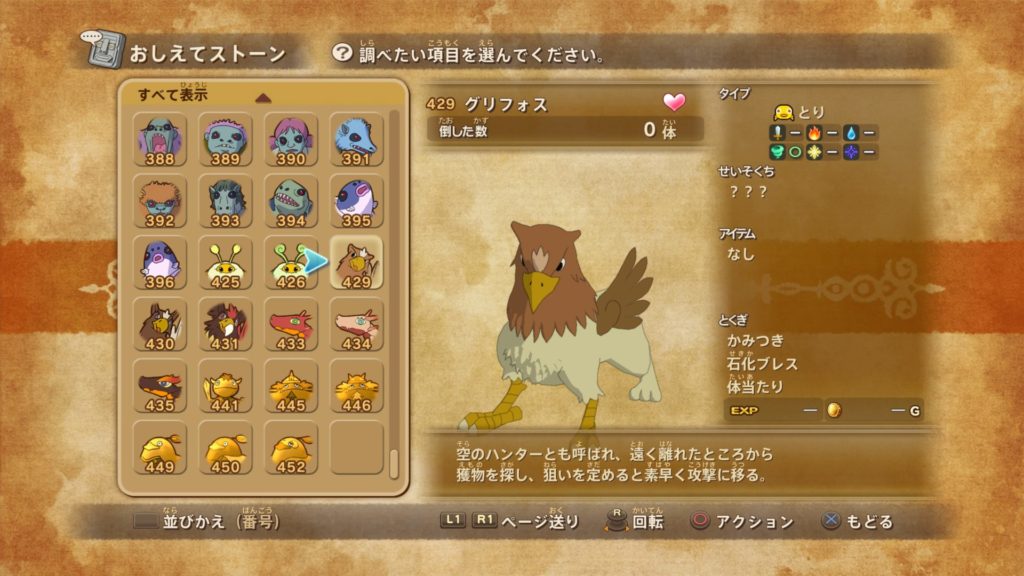The image size is (1024, 576).
Task: Select monster entry 392
Action: click(160, 201)
